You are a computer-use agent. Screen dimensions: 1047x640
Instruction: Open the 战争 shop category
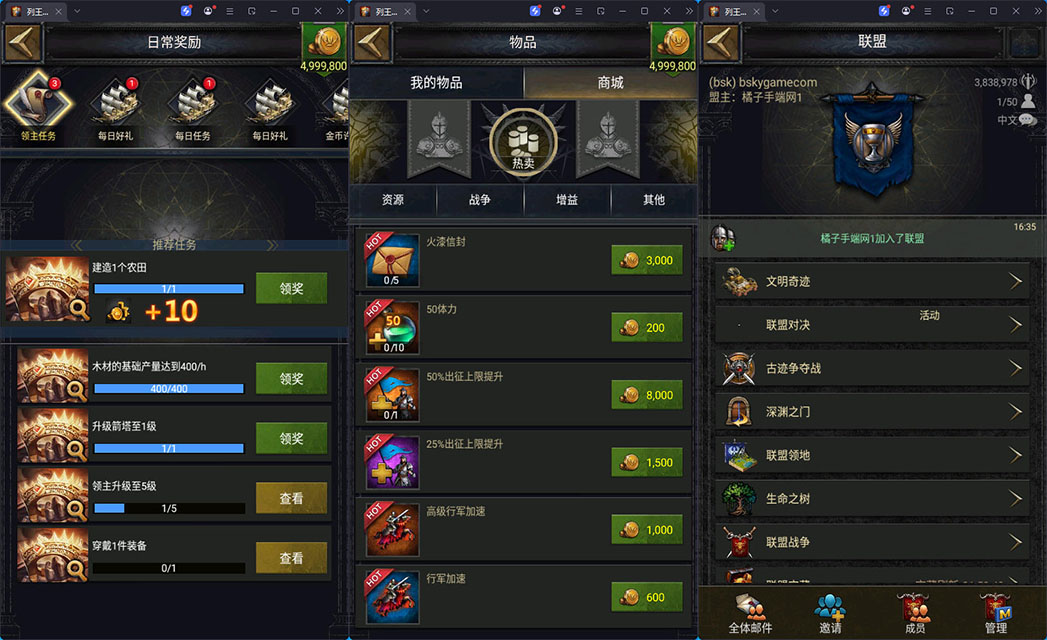coord(480,200)
